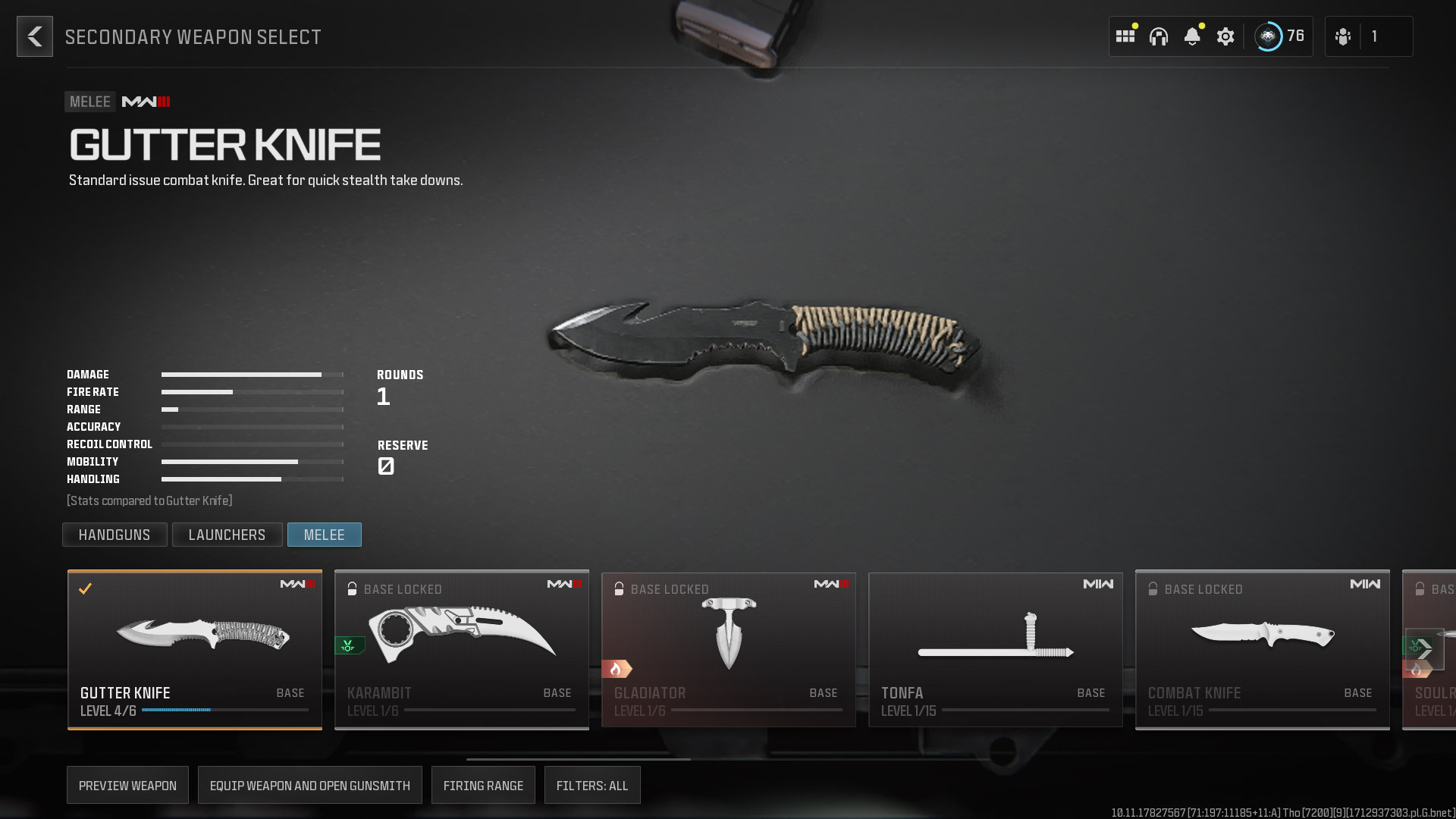This screenshot has width=1456, height=819.
Task: Switch to the Launchers tab
Action: point(227,535)
